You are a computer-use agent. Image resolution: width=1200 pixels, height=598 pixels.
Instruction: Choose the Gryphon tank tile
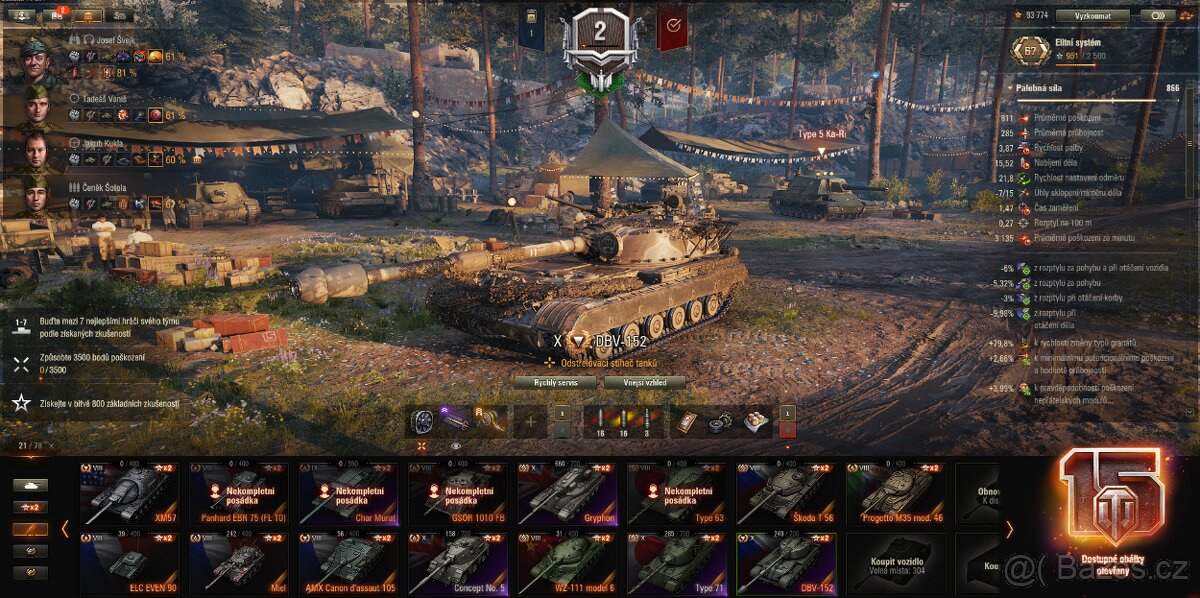tap(567, 494)
